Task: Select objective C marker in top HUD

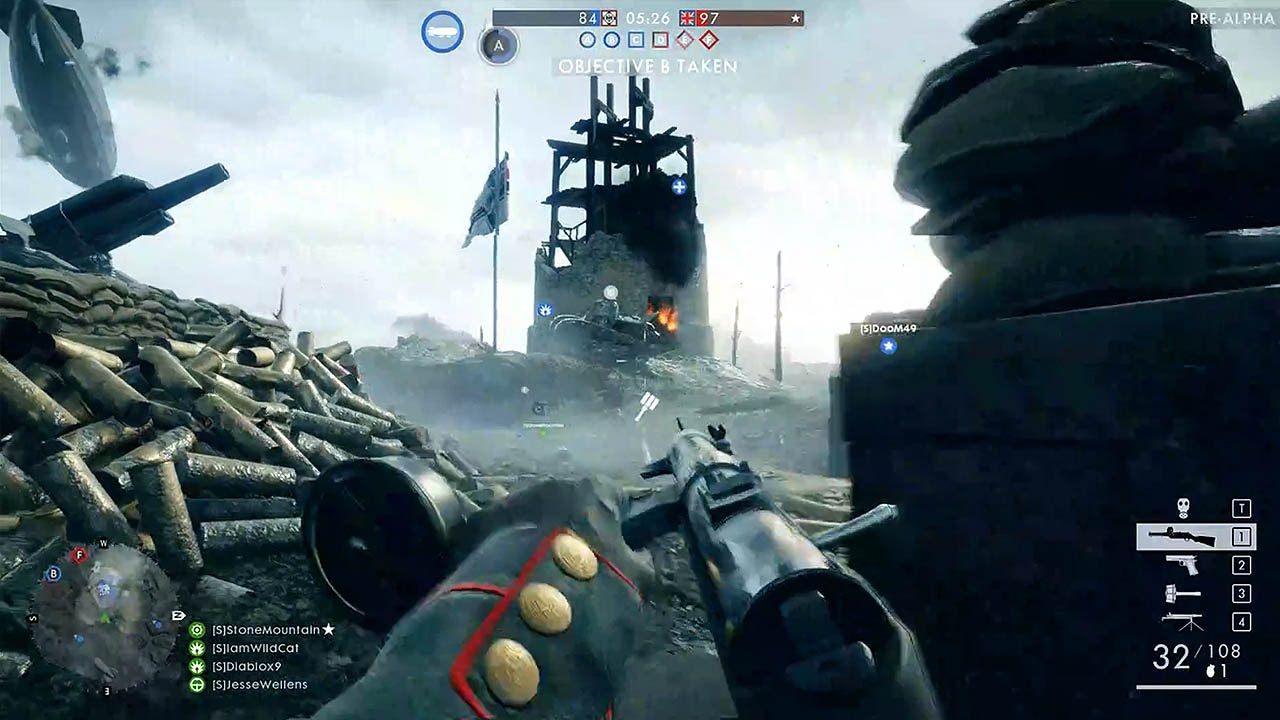Action: (636, 40)
